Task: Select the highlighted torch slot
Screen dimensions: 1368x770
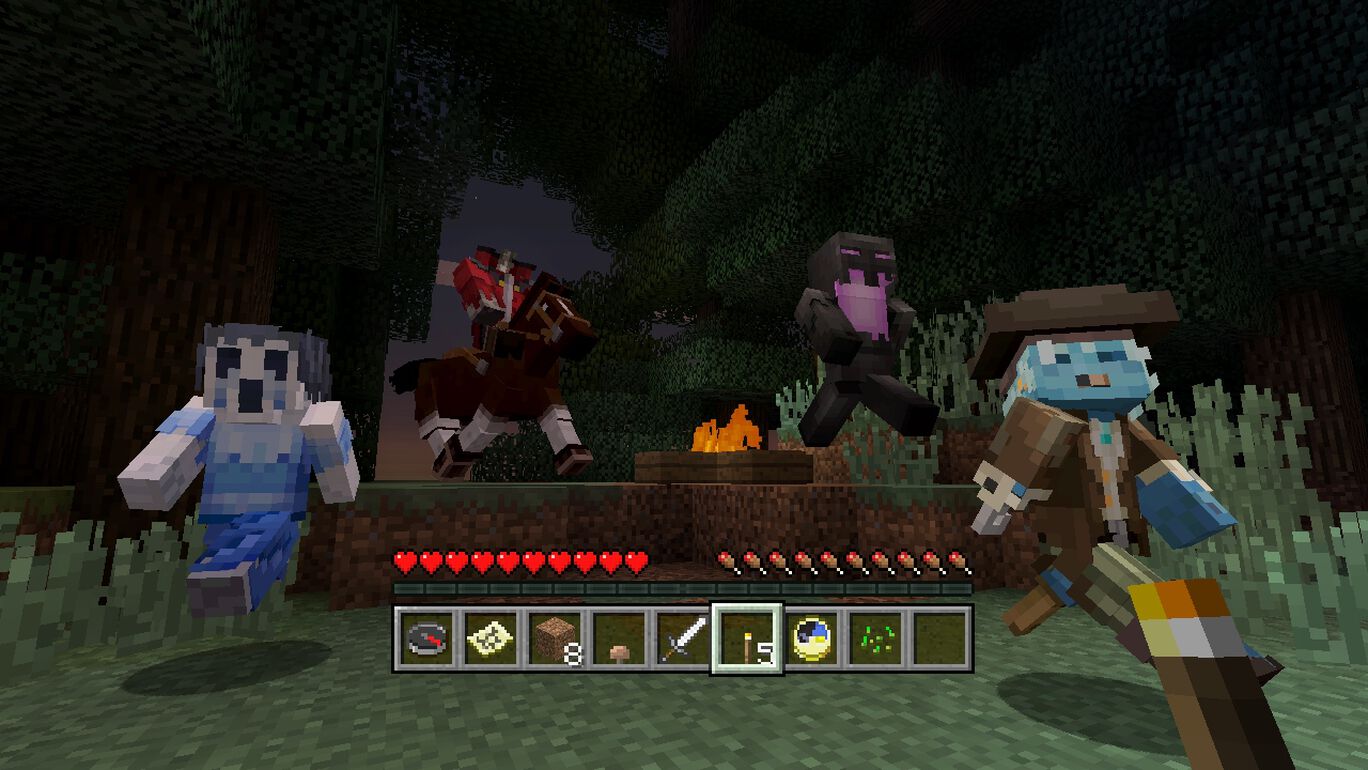Action: coord(746,639)
